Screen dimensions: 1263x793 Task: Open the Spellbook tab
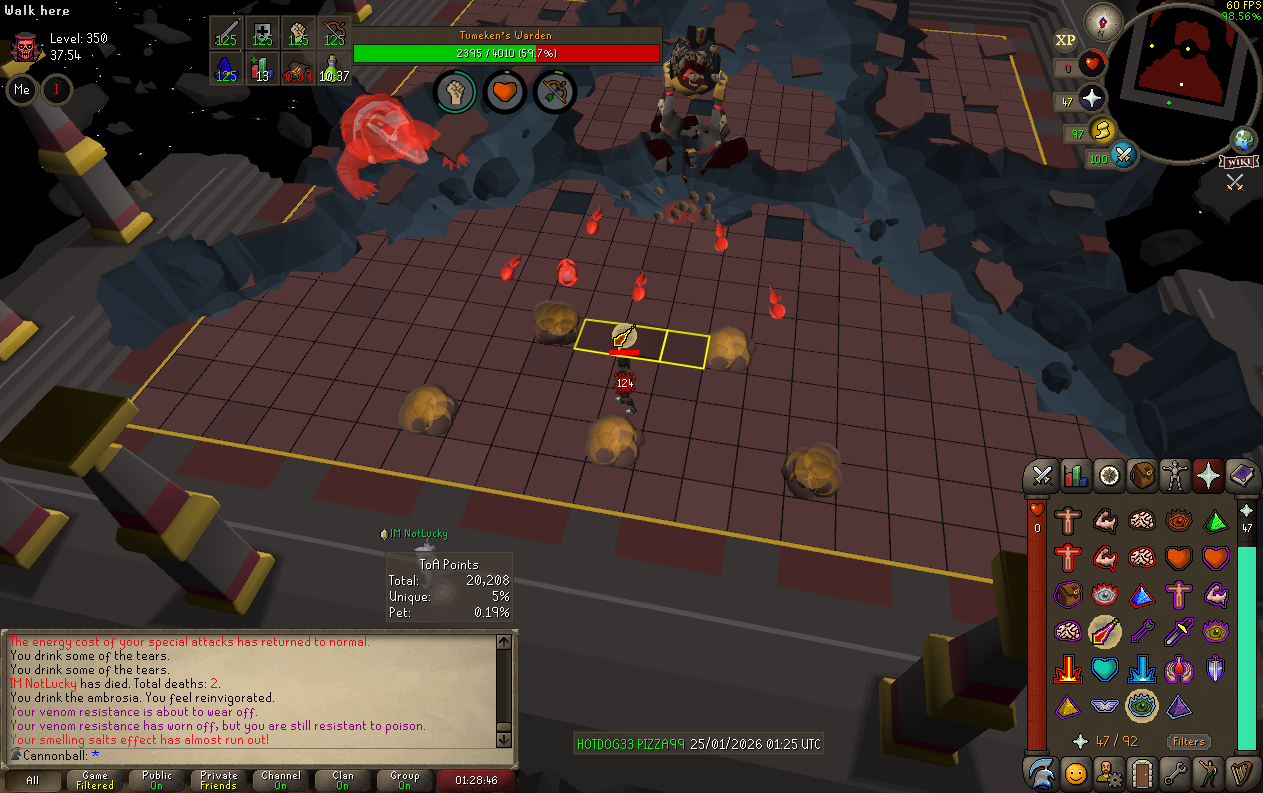tap(1241, 476)
